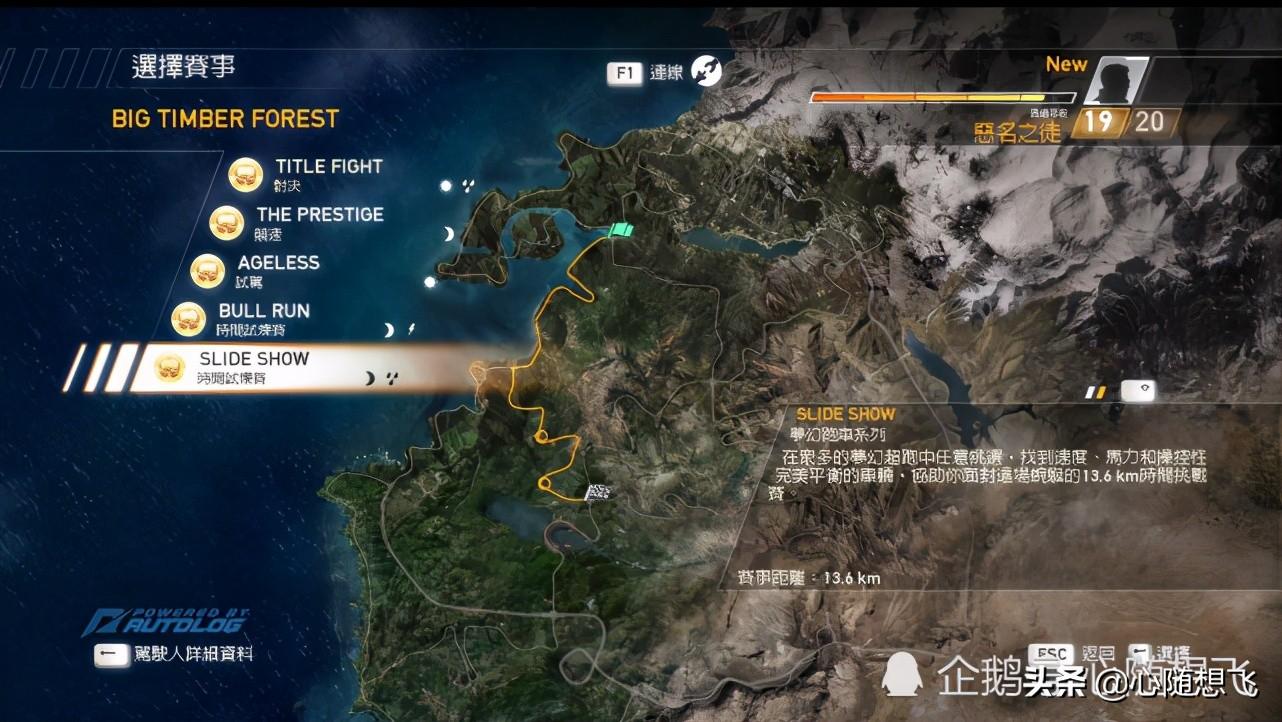Click the online connection globe icon

707,71
